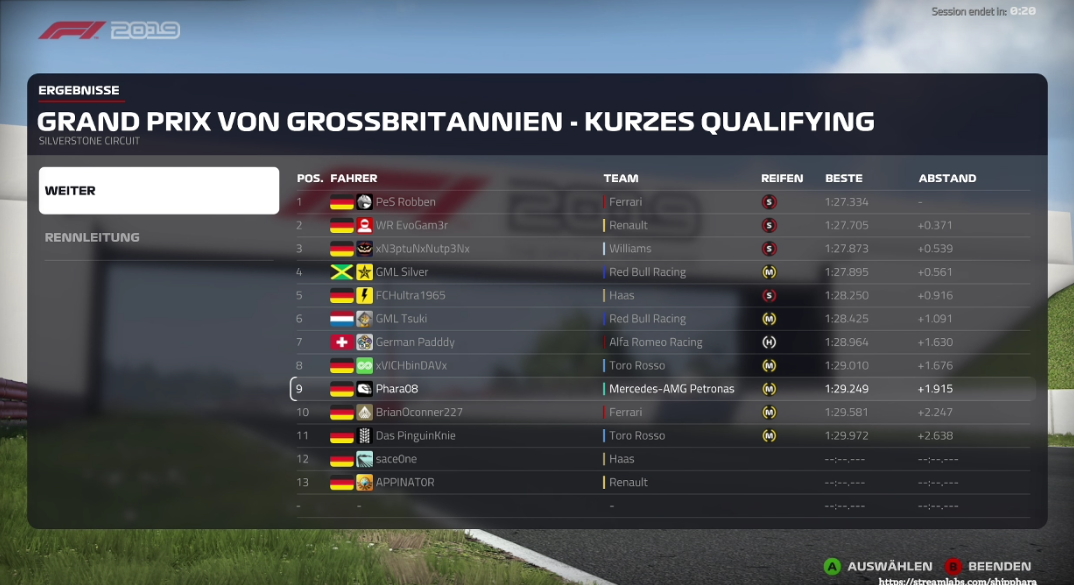The width and height of the screenshot is (1074, 585).
Task: Select Das PinguinKnie's result row
Action: pyautogui.click(x=416, y=435)
